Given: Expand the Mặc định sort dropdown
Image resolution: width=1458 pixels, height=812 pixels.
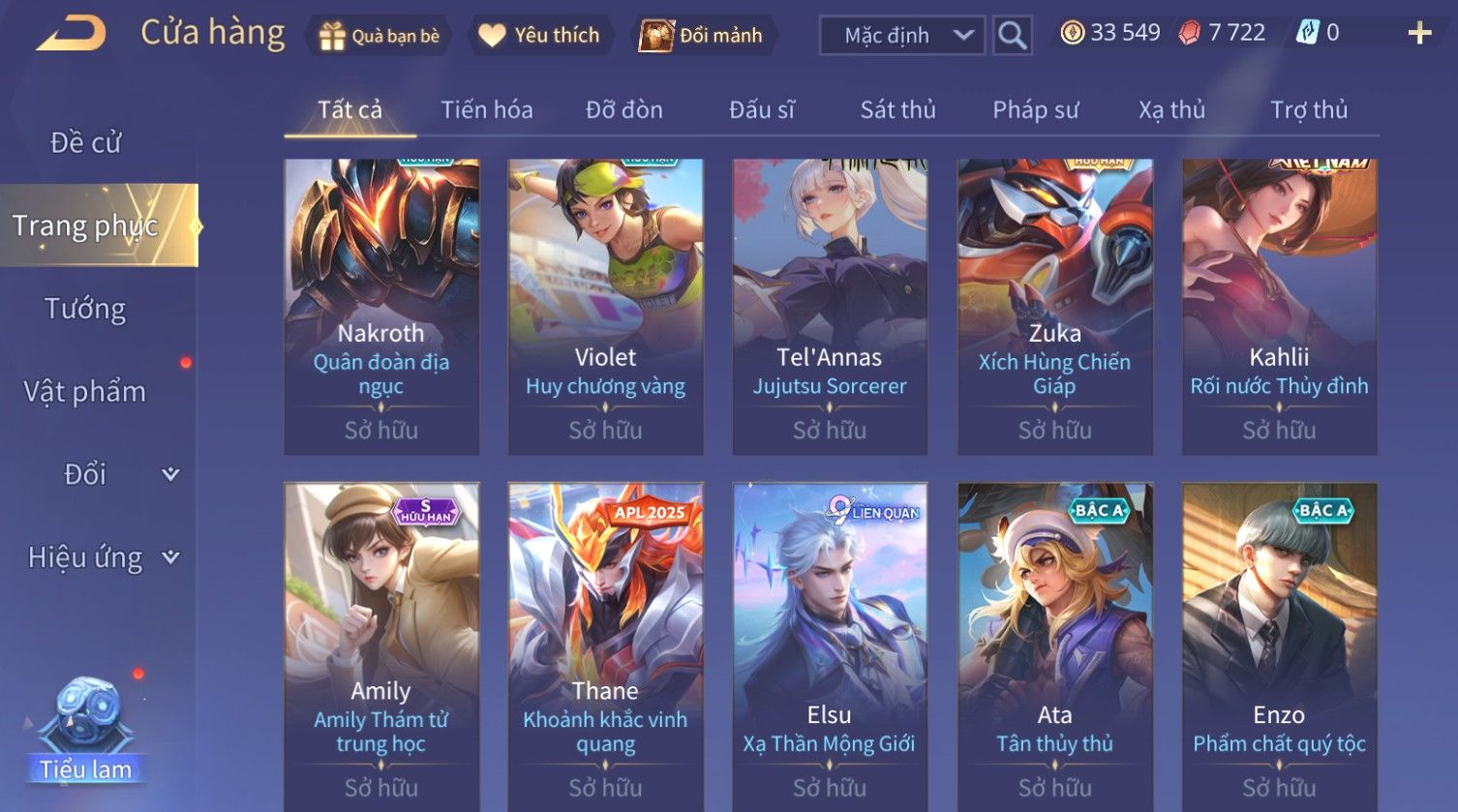Looking at the screenshot, I should coord(901,36).
